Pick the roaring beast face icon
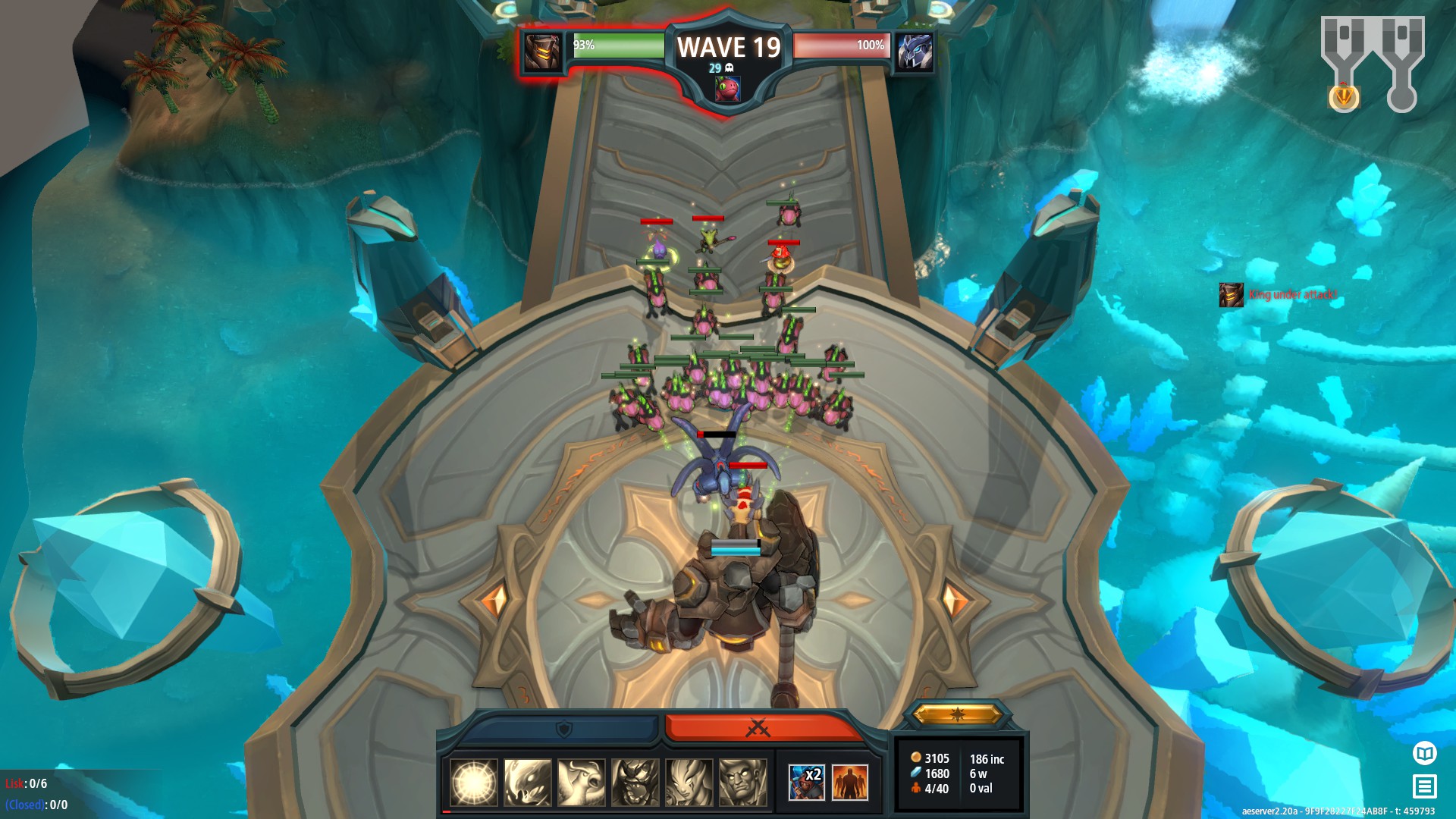1456x819 pixels. click(635, 782)
